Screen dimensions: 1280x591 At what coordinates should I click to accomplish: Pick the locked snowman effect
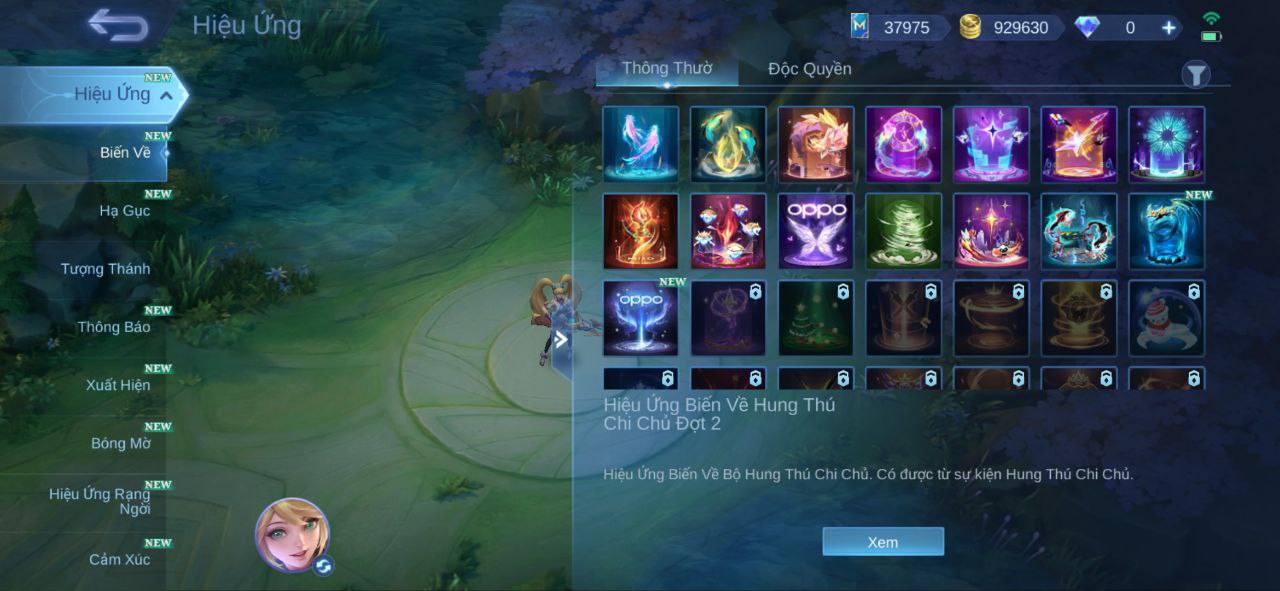(x=1167, y=318)
